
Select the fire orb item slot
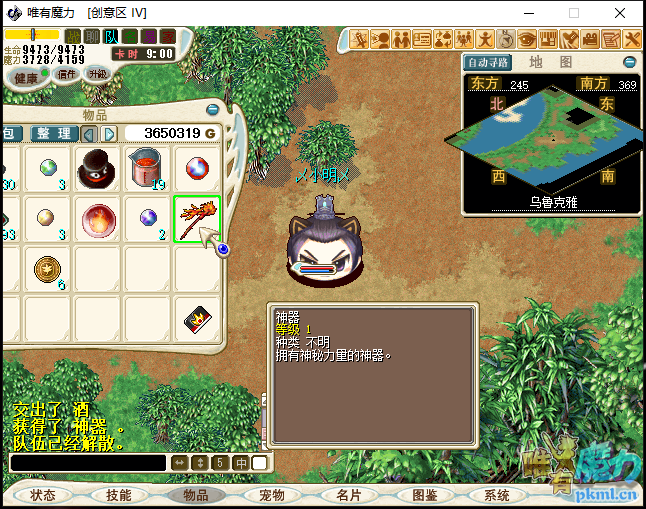[97, 217]
